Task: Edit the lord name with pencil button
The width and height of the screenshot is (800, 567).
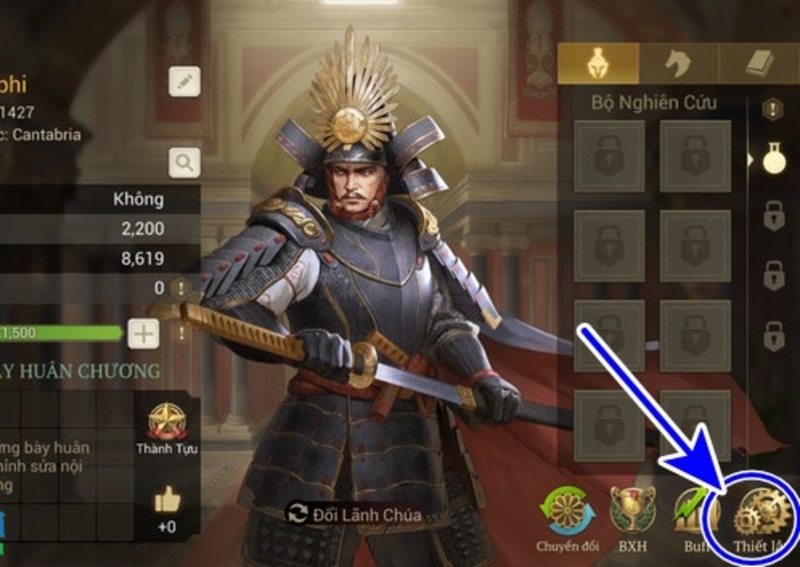Action: point(184,82)
